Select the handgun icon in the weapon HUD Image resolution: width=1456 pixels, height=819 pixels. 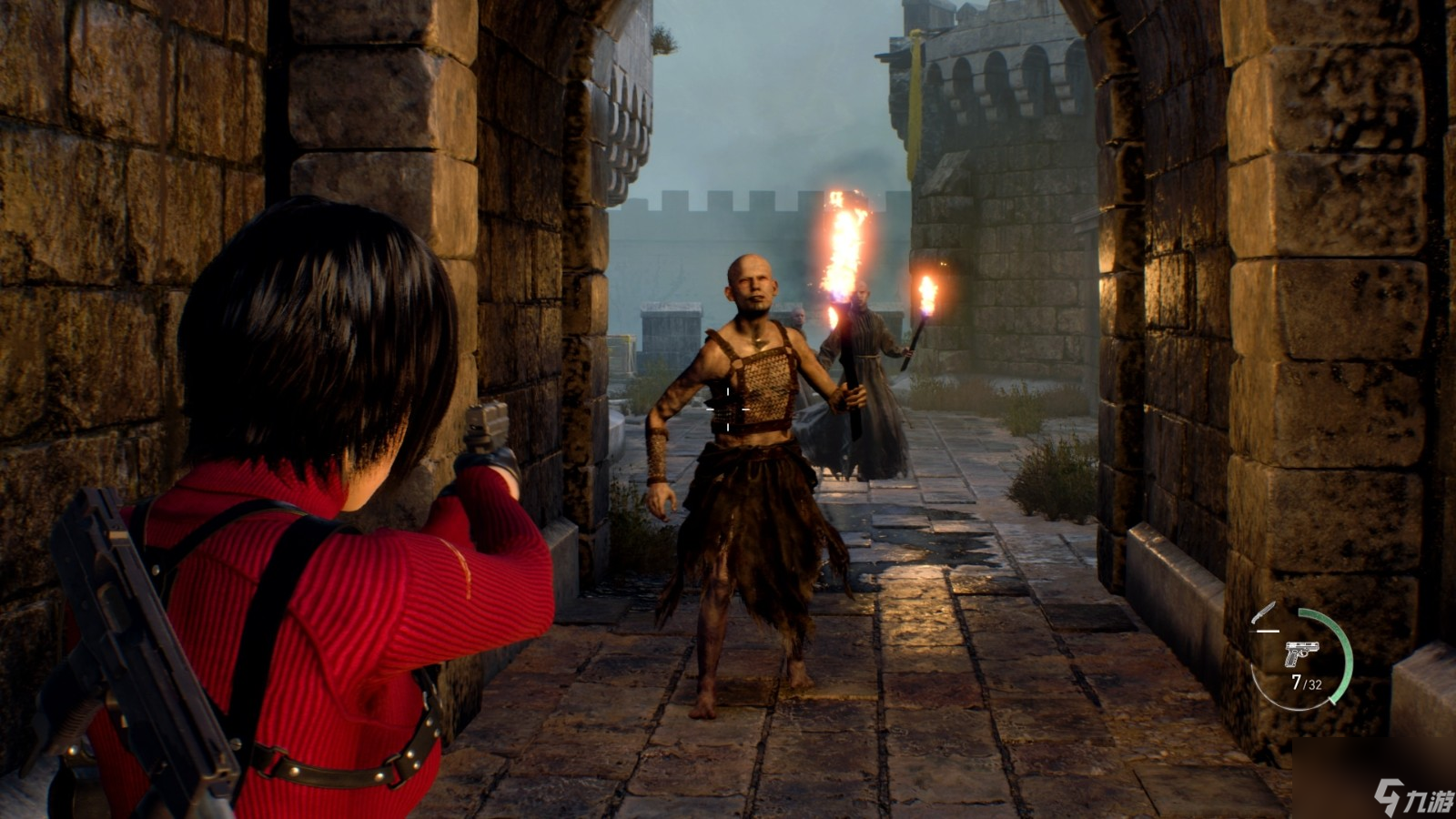tap(1300, 653)
